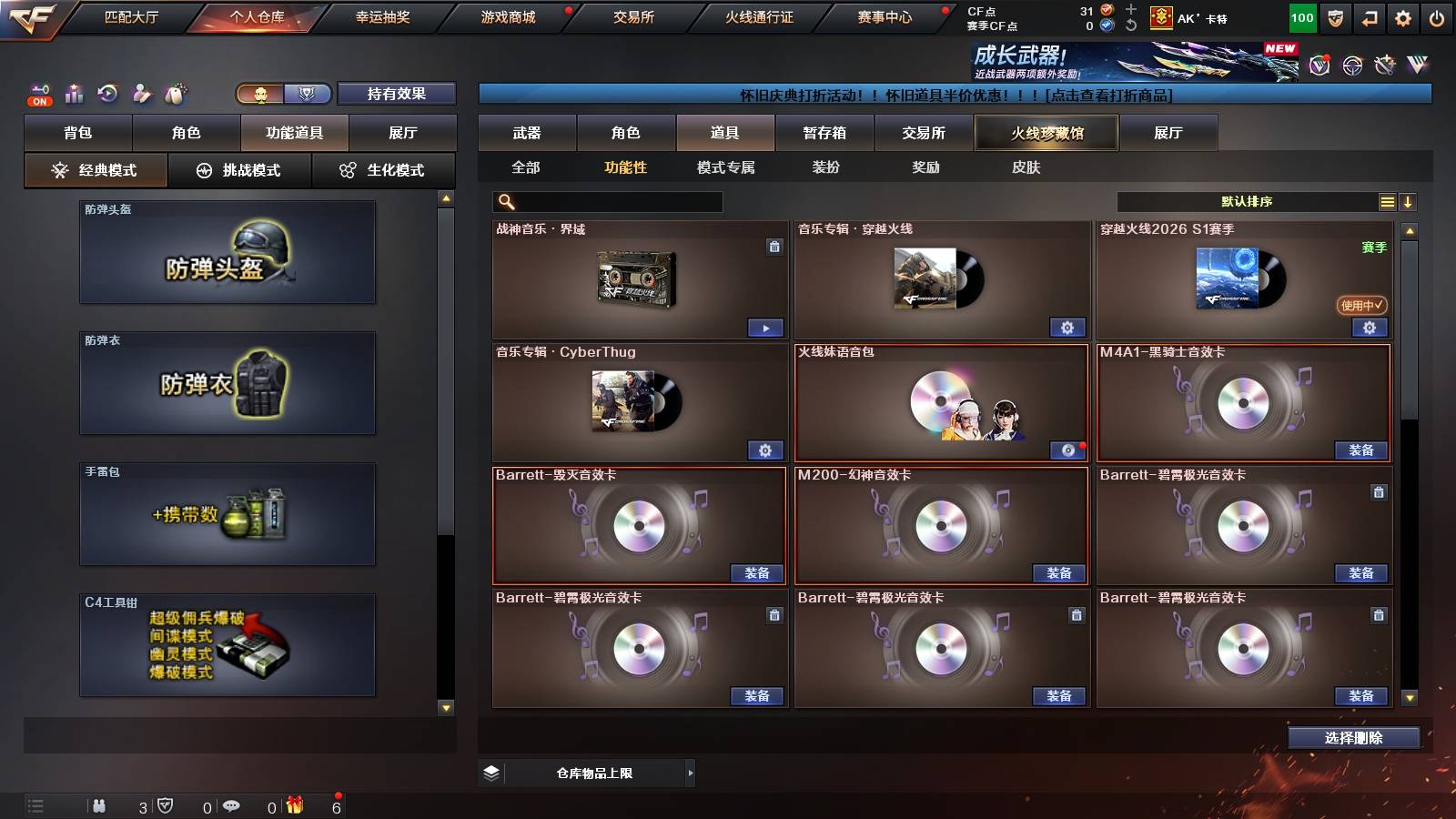Click the delete trash icon on 穿越火线 album
Image resolution: width=1456 pixels, height=819 pixels.
[x=775, y=246]
